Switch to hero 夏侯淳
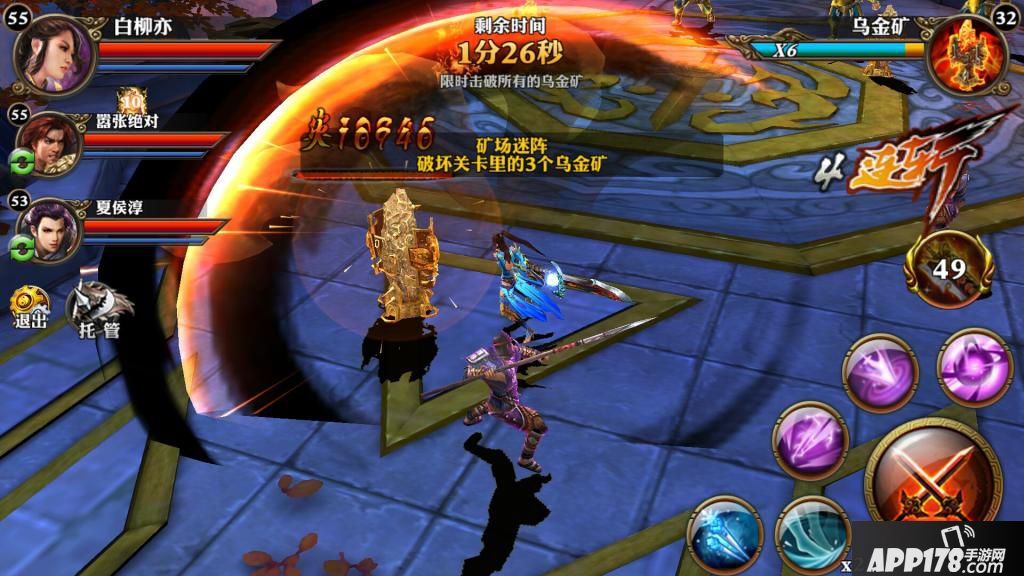This screenshot has width=1024, height=576. pos(51,230)
